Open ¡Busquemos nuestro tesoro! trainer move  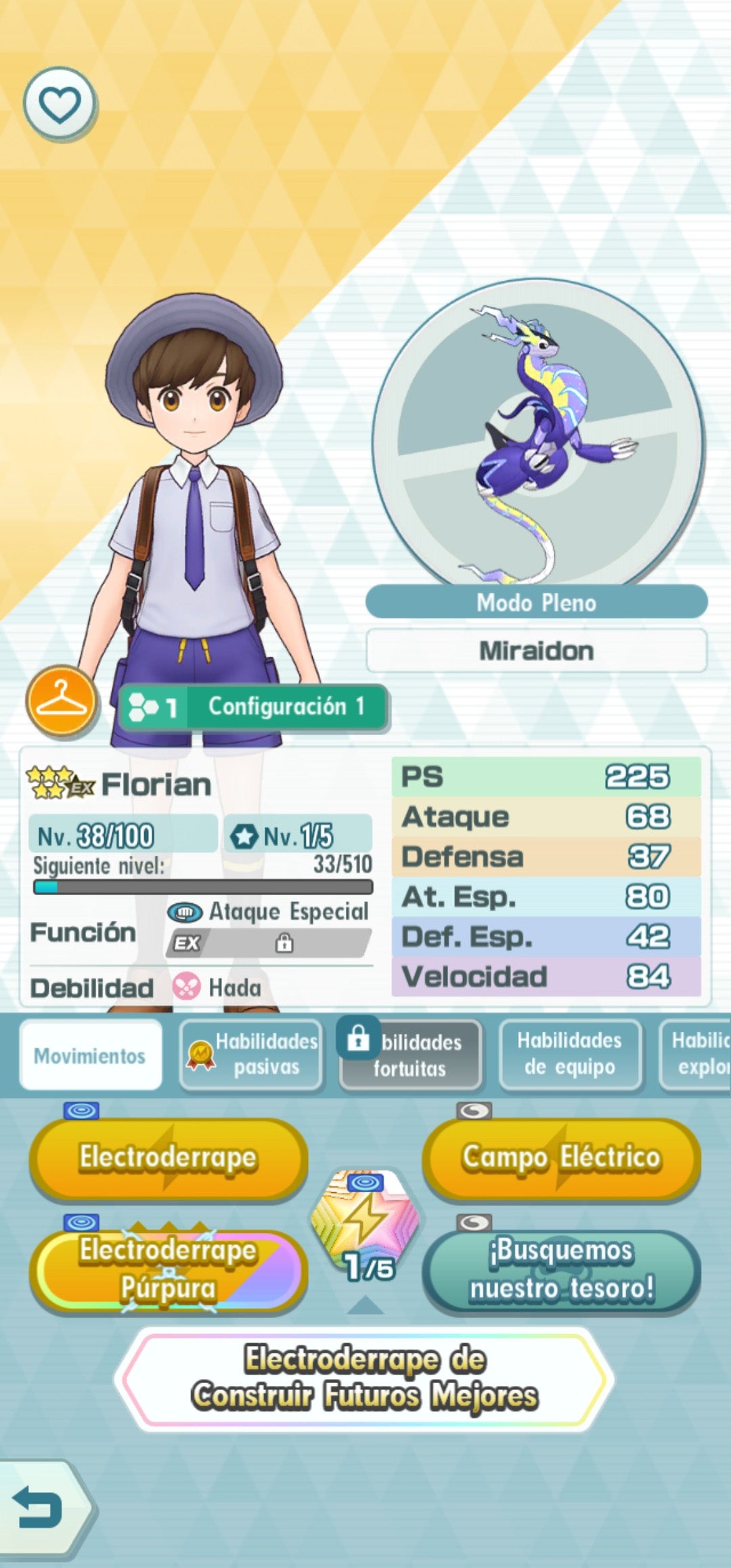pos(561,1269)
